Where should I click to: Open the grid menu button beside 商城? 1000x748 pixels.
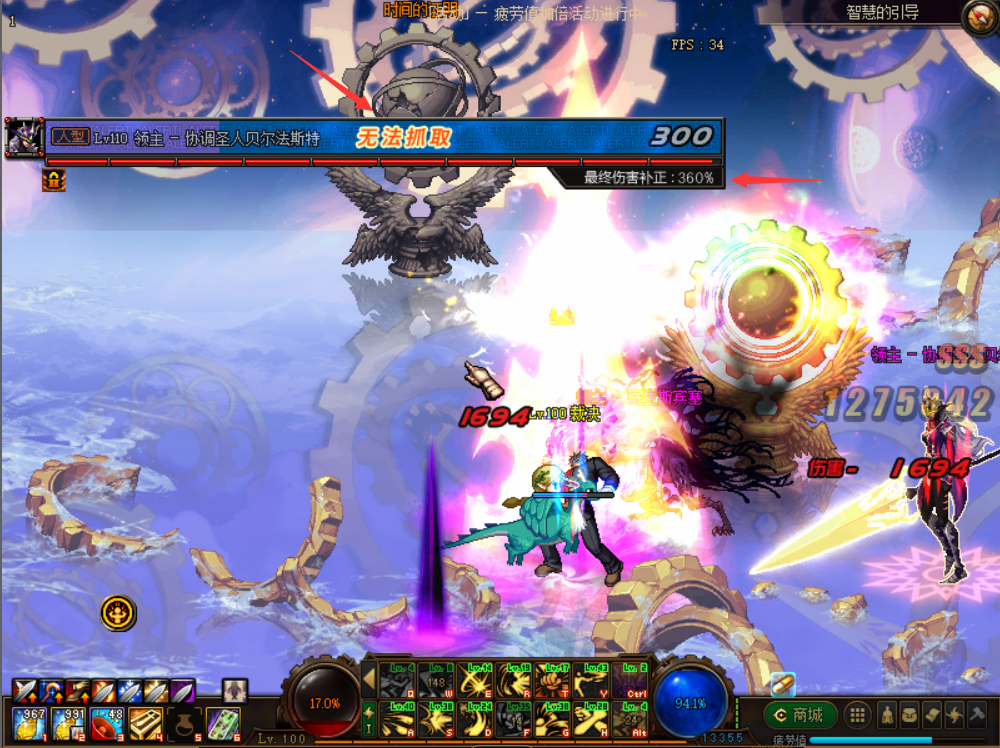(857, 715)
